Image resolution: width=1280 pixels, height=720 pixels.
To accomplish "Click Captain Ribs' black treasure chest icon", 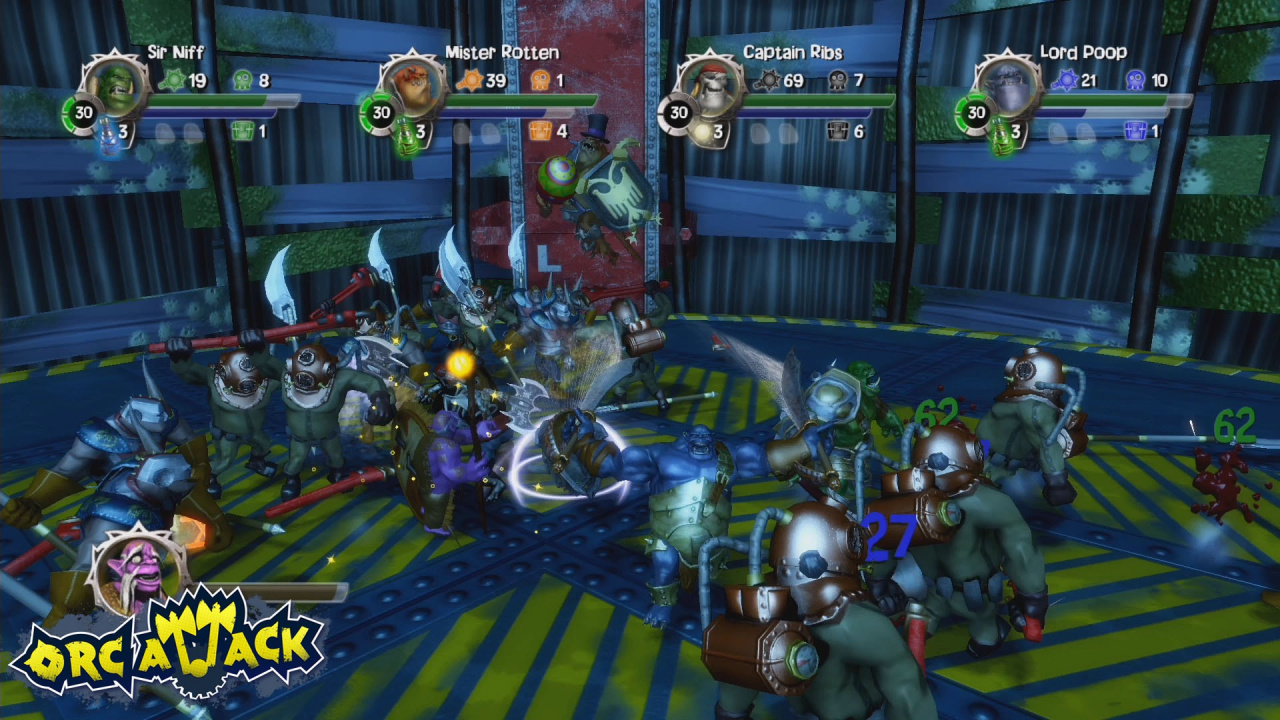I will click(838, 131).
